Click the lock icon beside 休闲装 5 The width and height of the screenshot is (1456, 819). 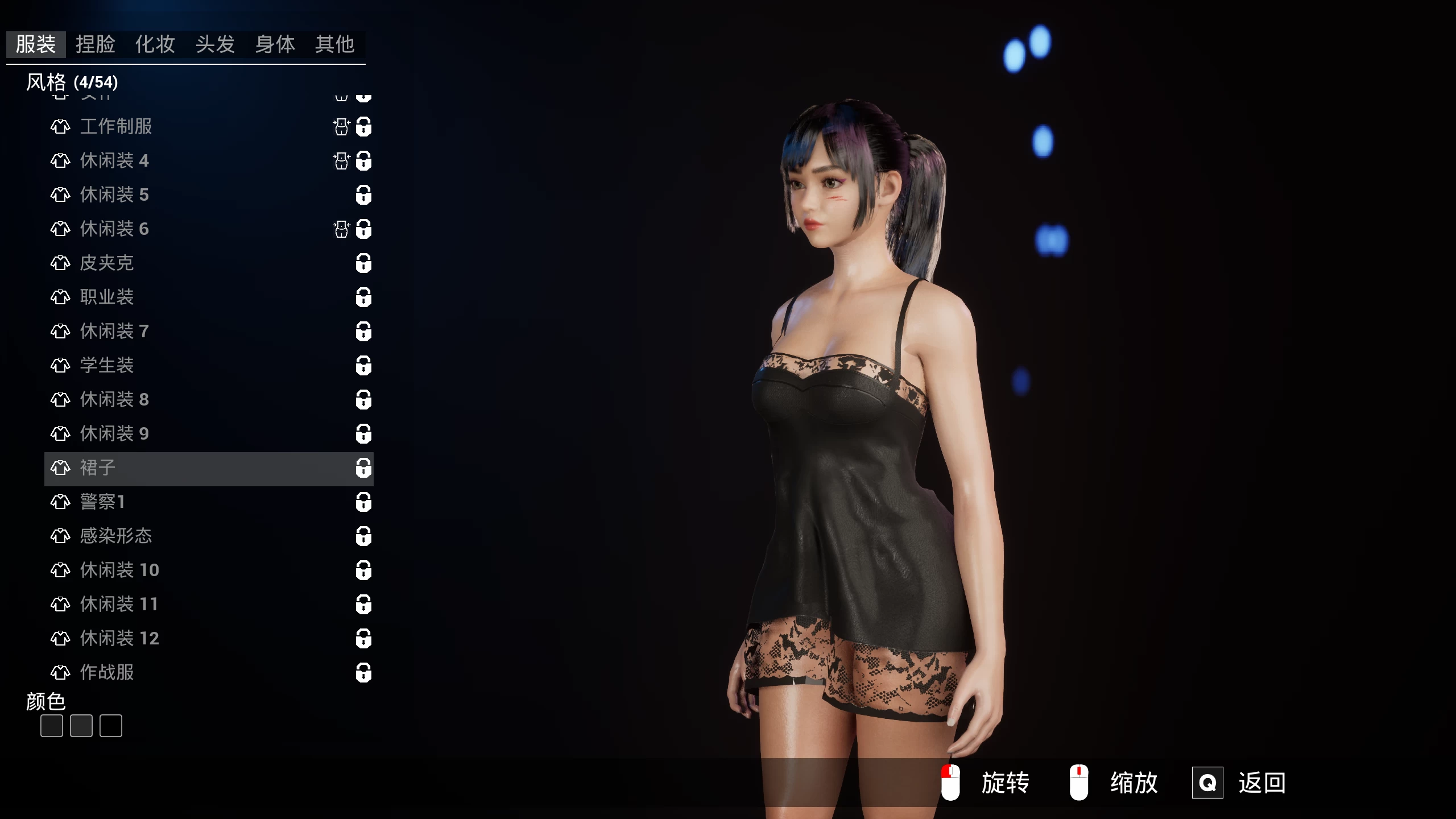363,195
